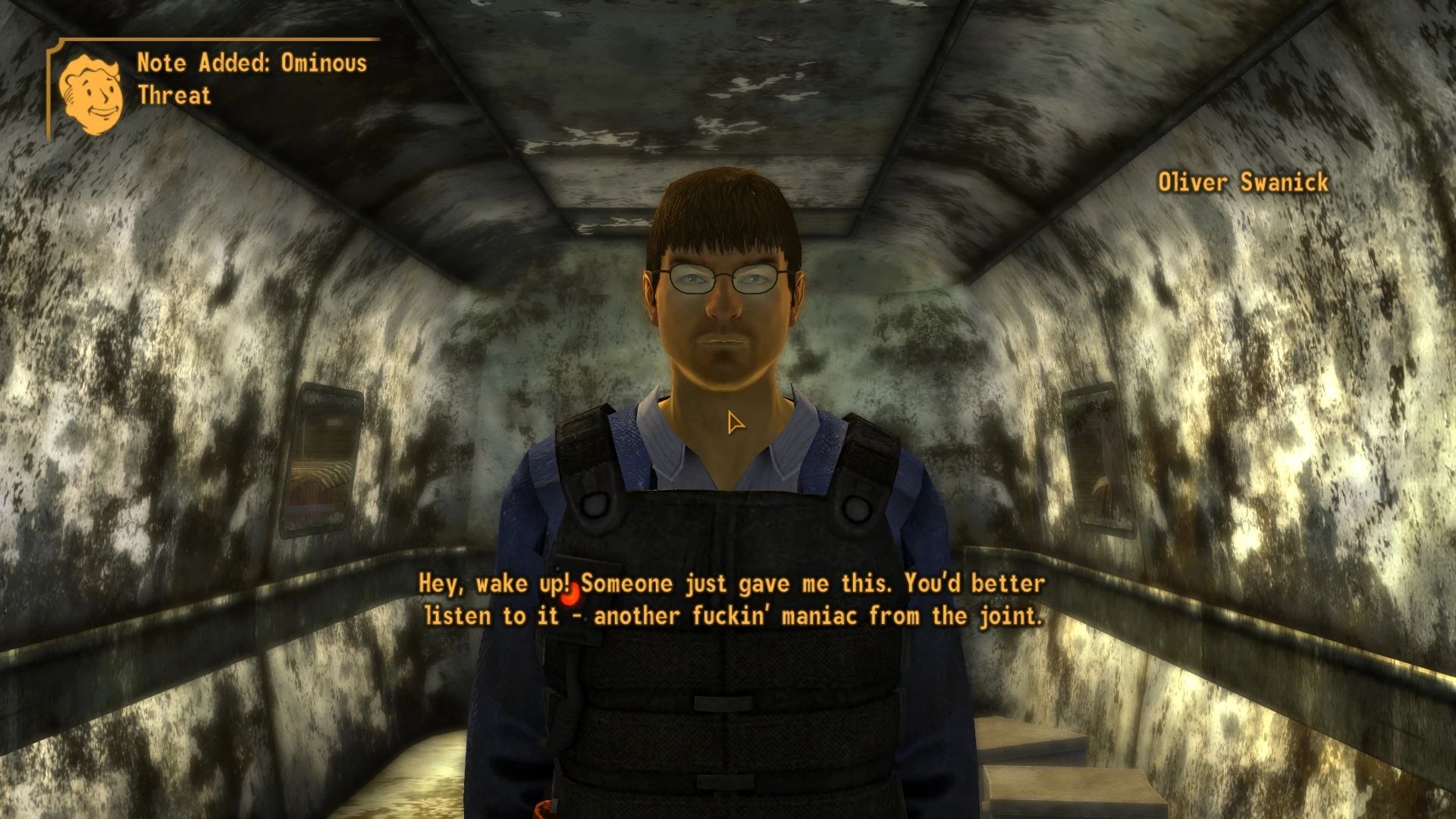Open the dialogue subtitle text box
Image resolution: width=1456 pixels, height=819 pixels.
(x=730, y=599)
